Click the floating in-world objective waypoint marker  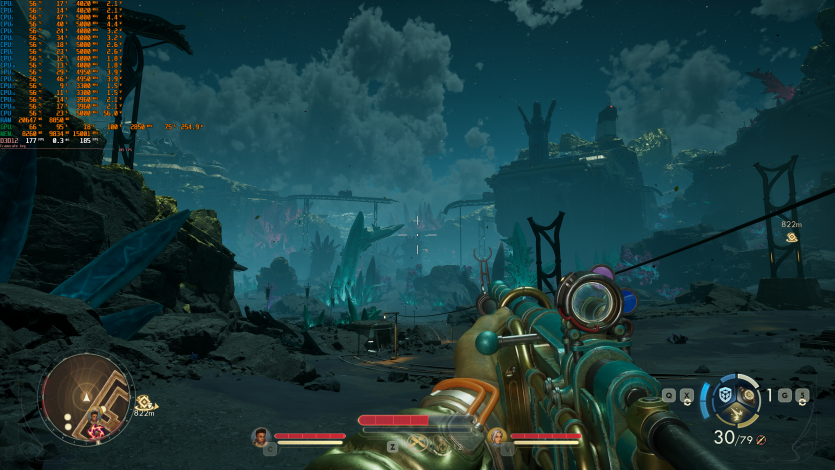tap(792, 238)
